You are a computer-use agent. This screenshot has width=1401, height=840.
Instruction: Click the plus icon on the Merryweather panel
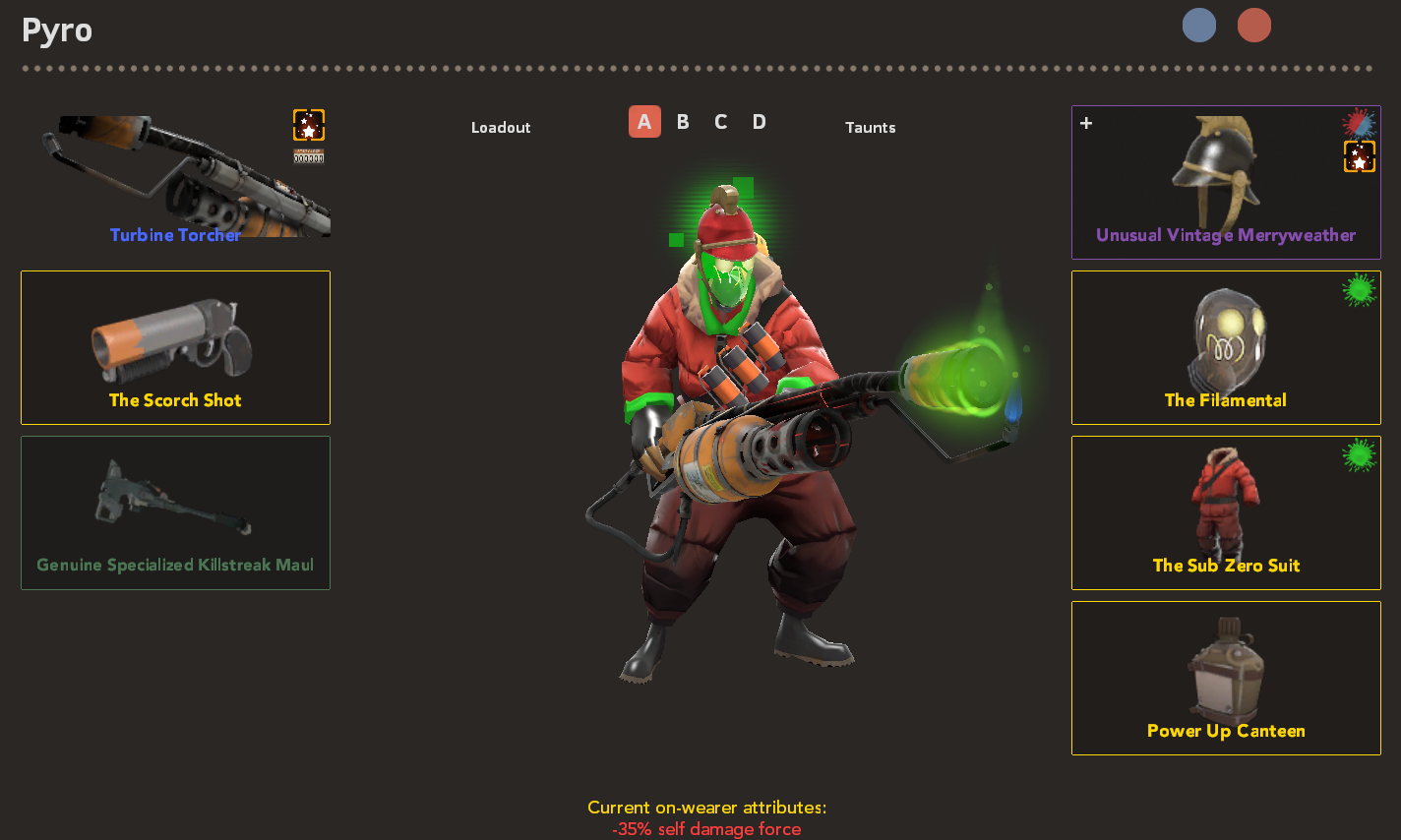pyautogui.click(x=1086, y=122)
